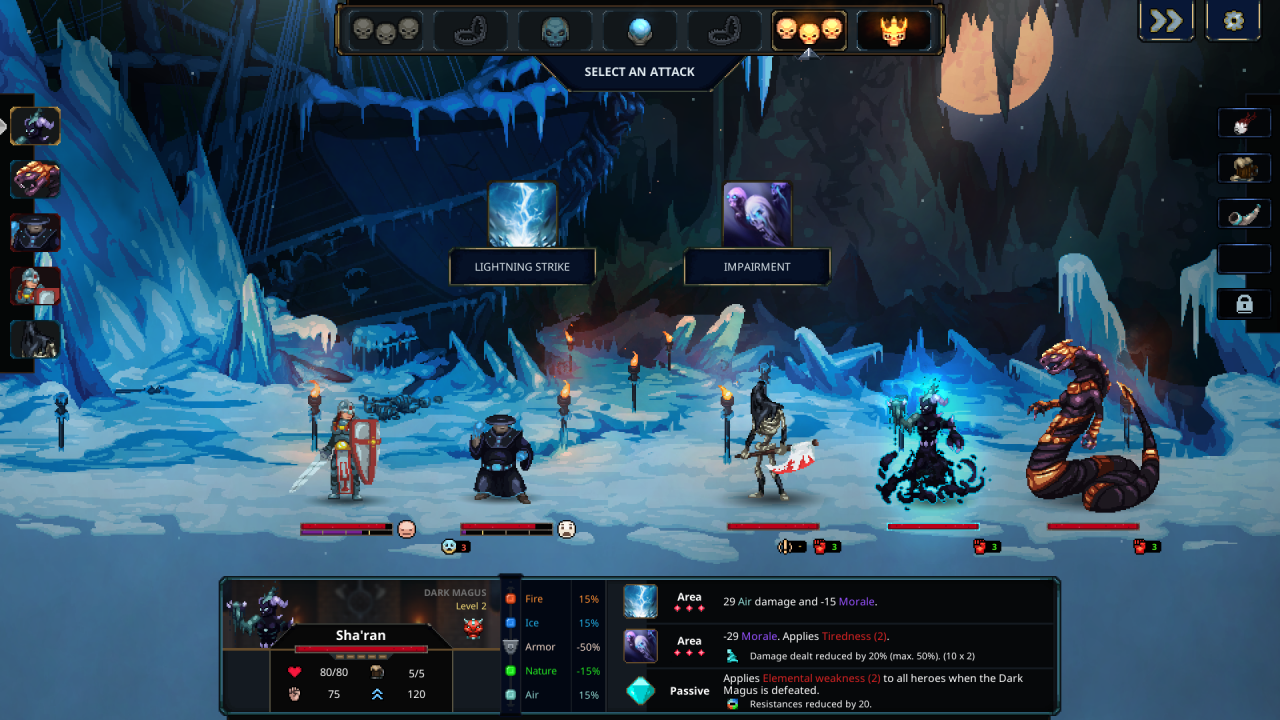
Task: Select the wide-hat mage hero portrait
Action: (36, 232)
